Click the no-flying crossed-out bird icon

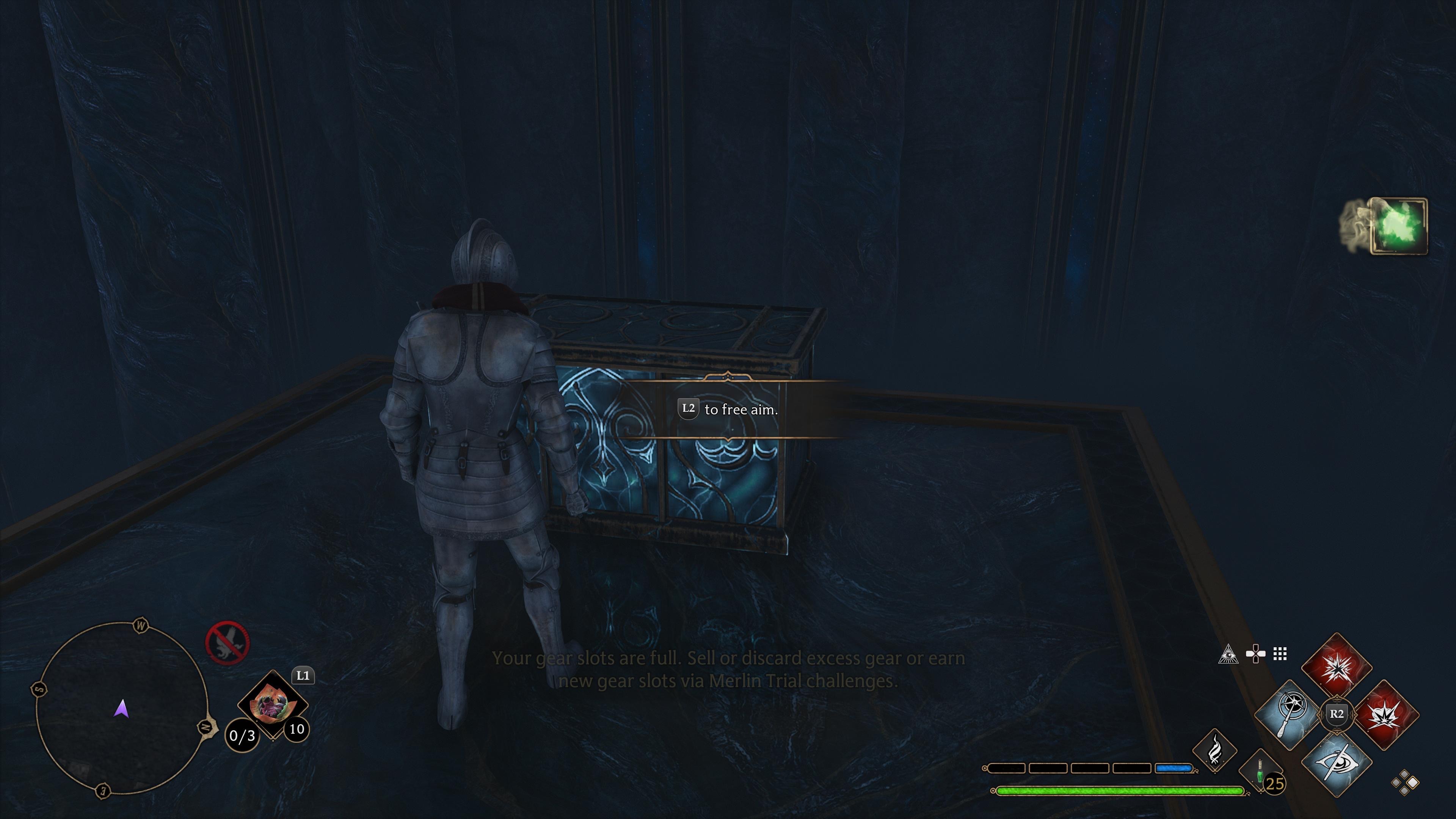[x=227, y=643]
